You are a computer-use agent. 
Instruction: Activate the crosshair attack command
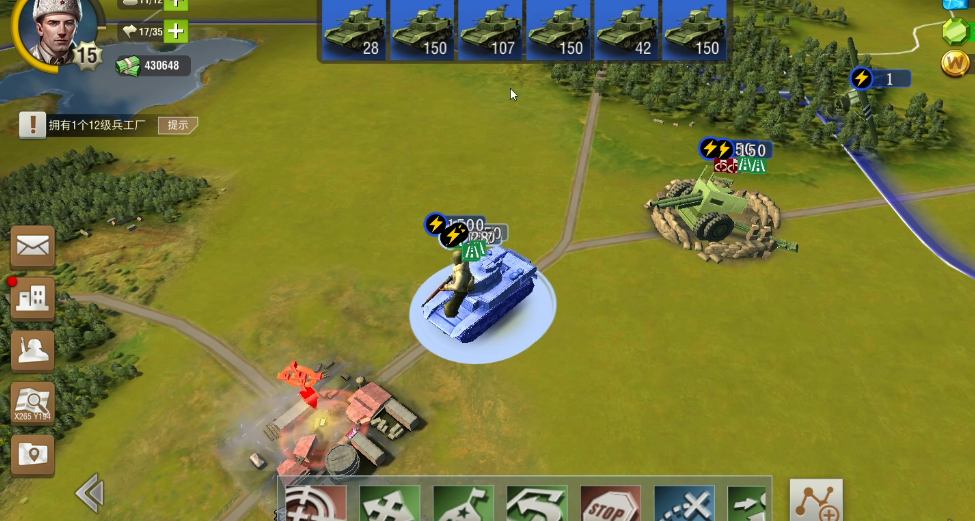point(316,504)
